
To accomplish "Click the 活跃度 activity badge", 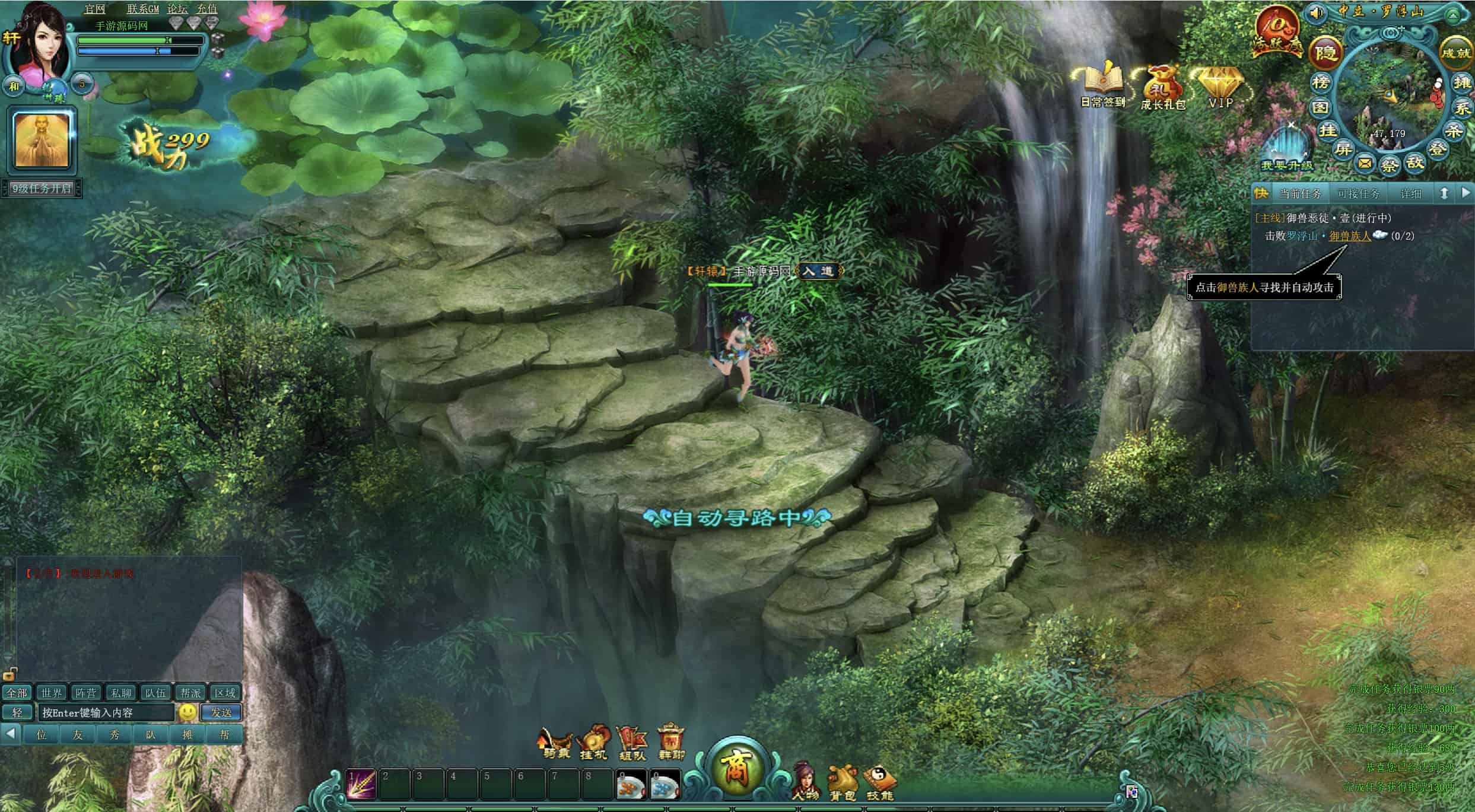I will pyautogui.click(x=1276, y=31).
